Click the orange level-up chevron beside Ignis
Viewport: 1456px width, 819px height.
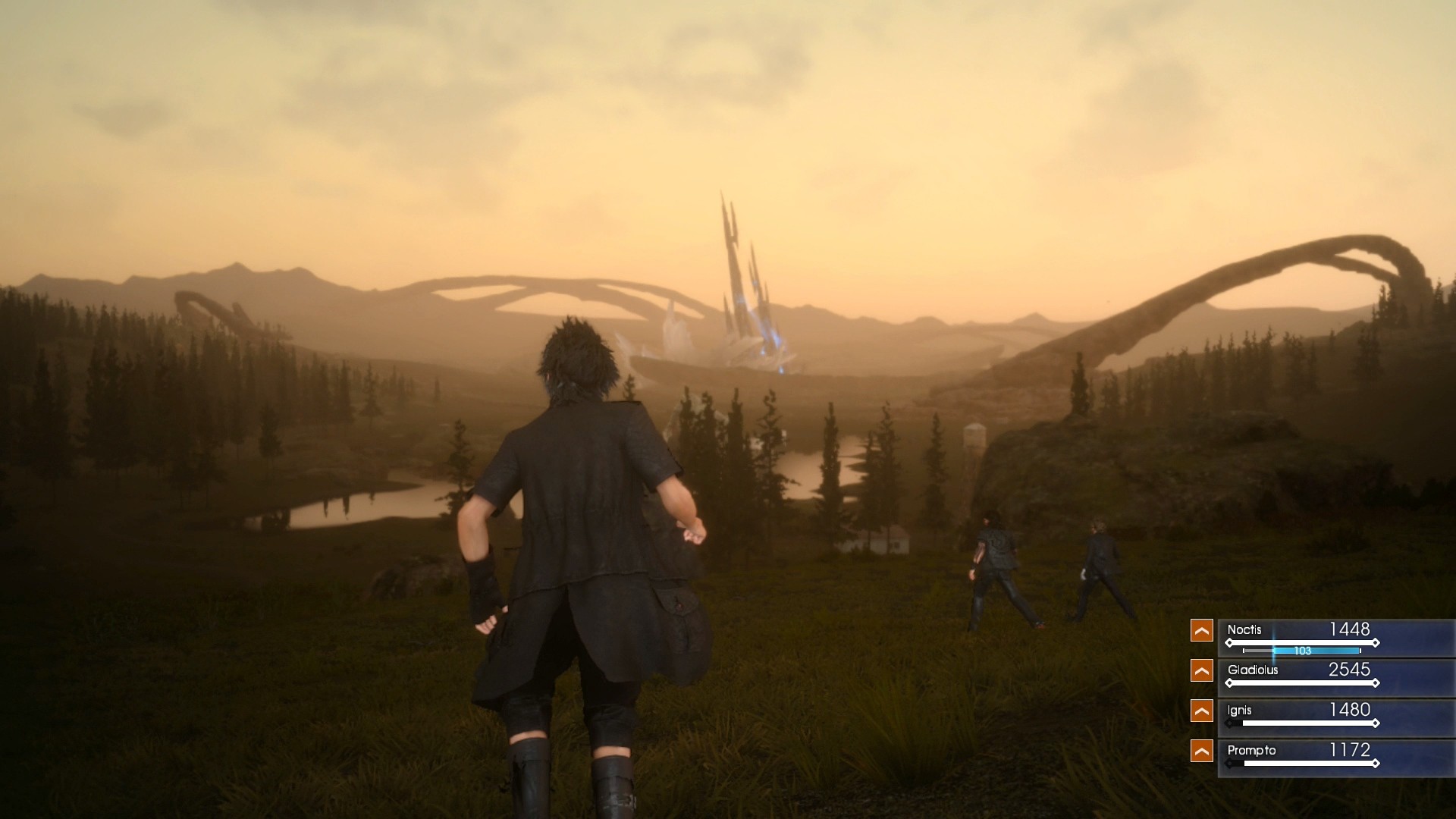click(x=1202, y=711)
